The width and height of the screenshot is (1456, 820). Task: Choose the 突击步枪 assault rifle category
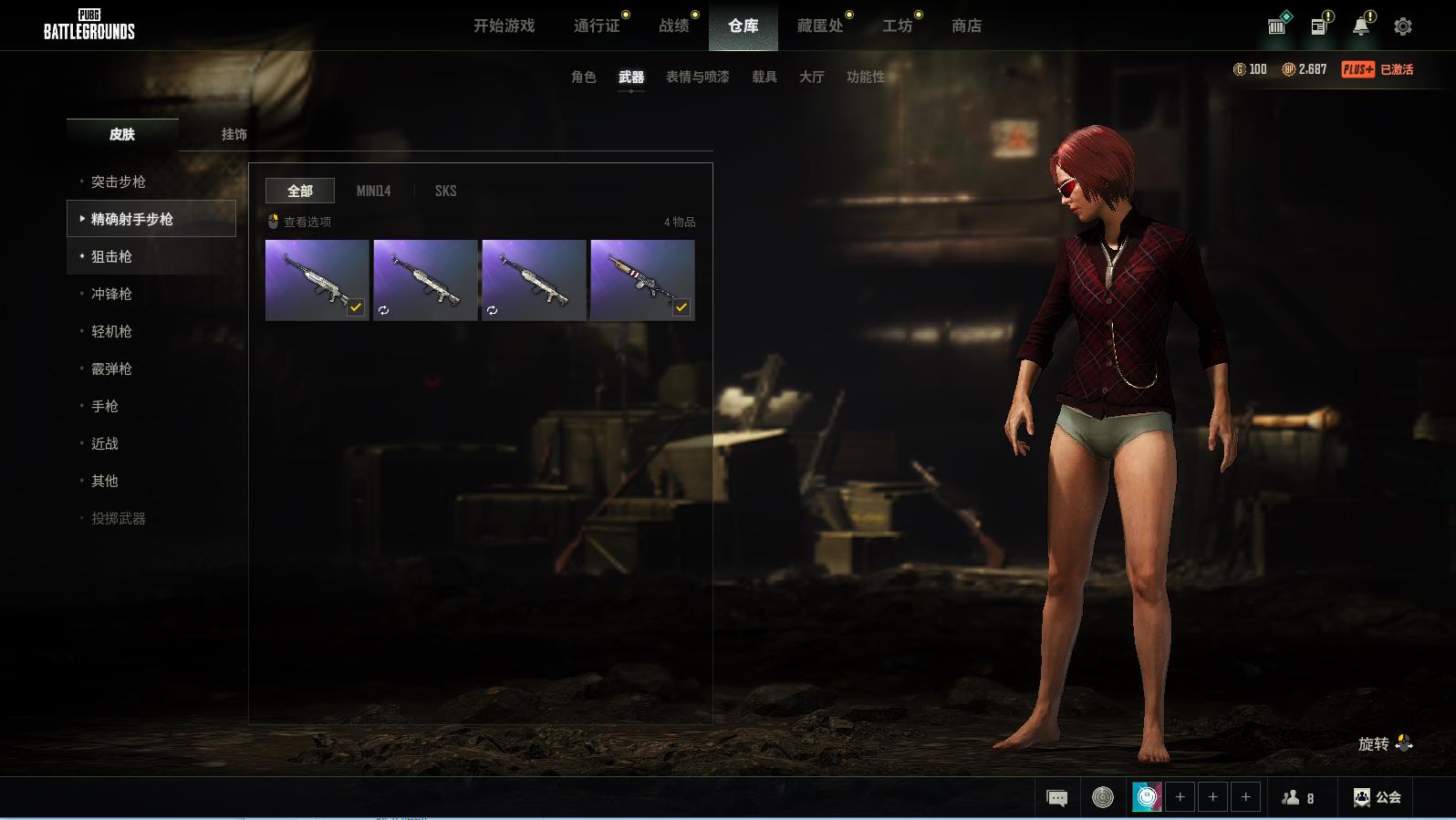tap(119, 182)
